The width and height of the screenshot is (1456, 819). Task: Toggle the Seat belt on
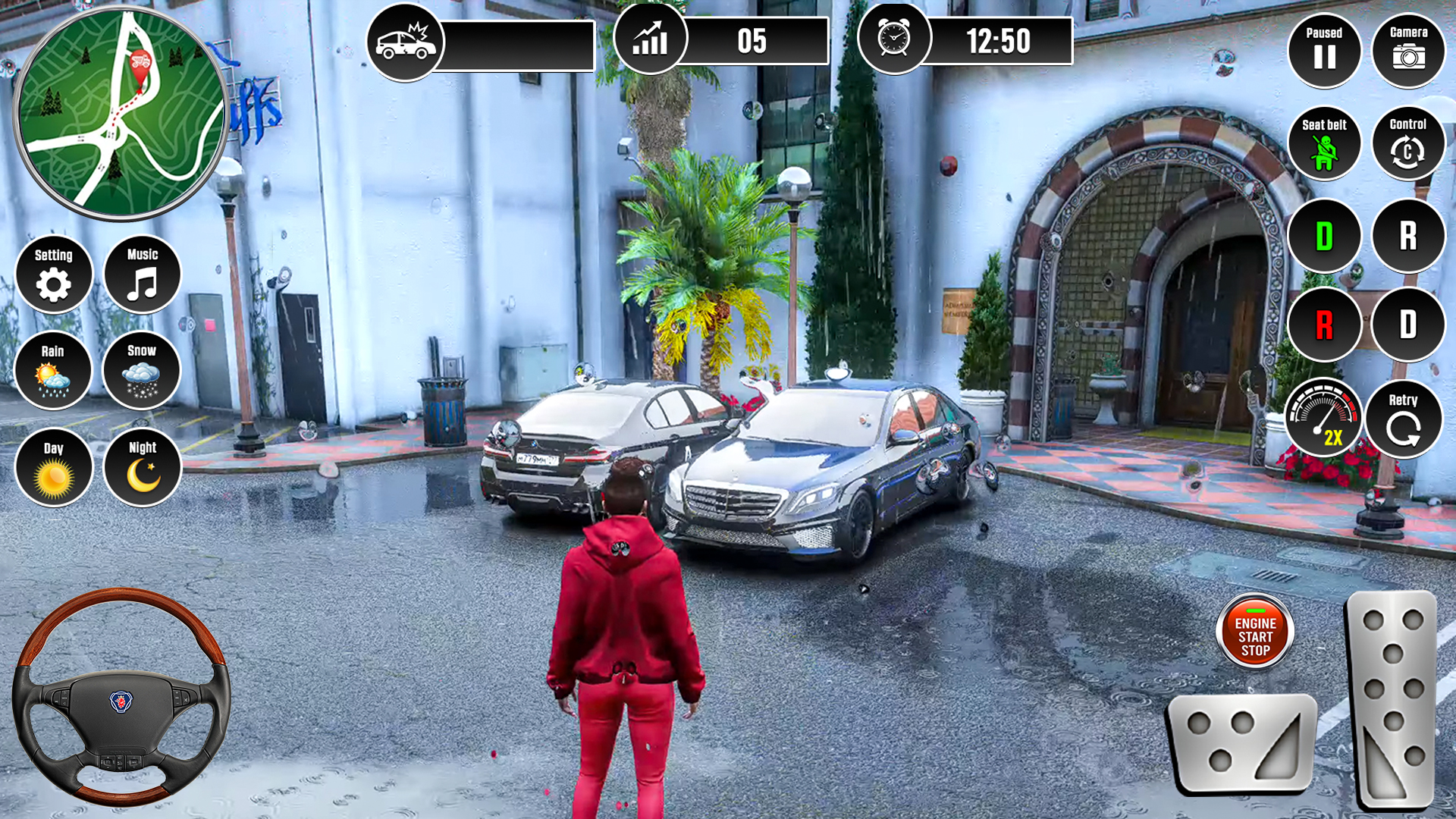(1324, 144)
